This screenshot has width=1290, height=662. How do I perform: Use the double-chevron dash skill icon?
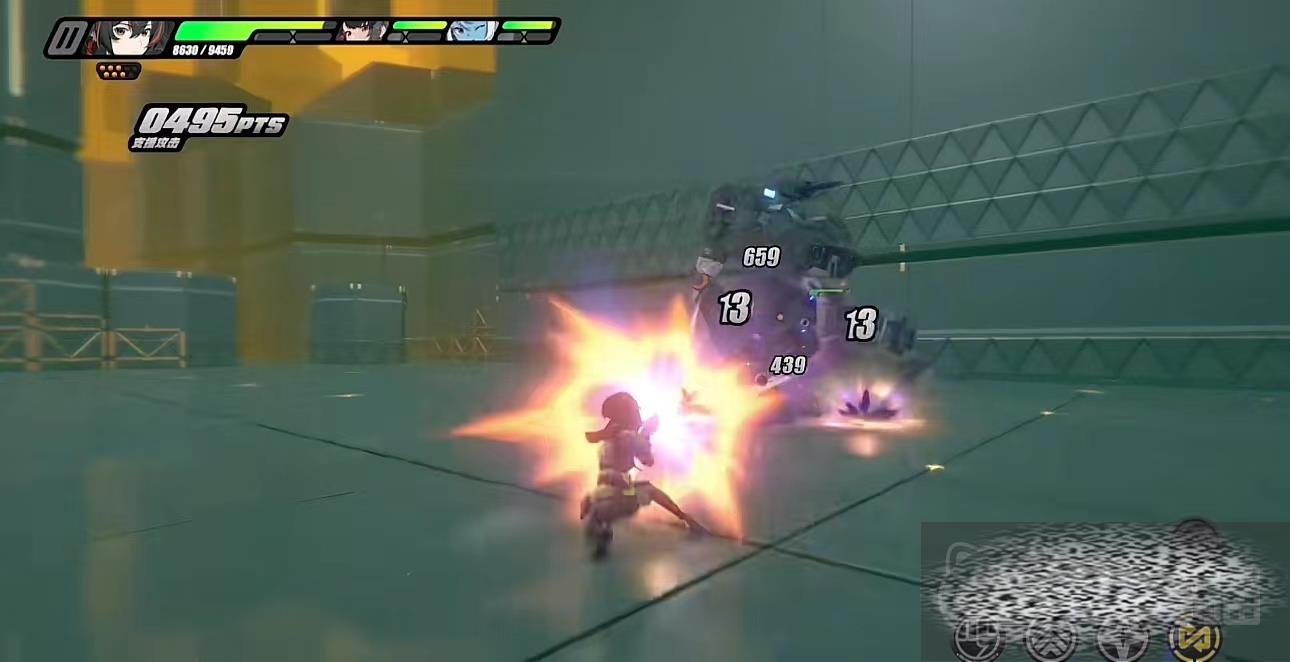click(1050, 639)
